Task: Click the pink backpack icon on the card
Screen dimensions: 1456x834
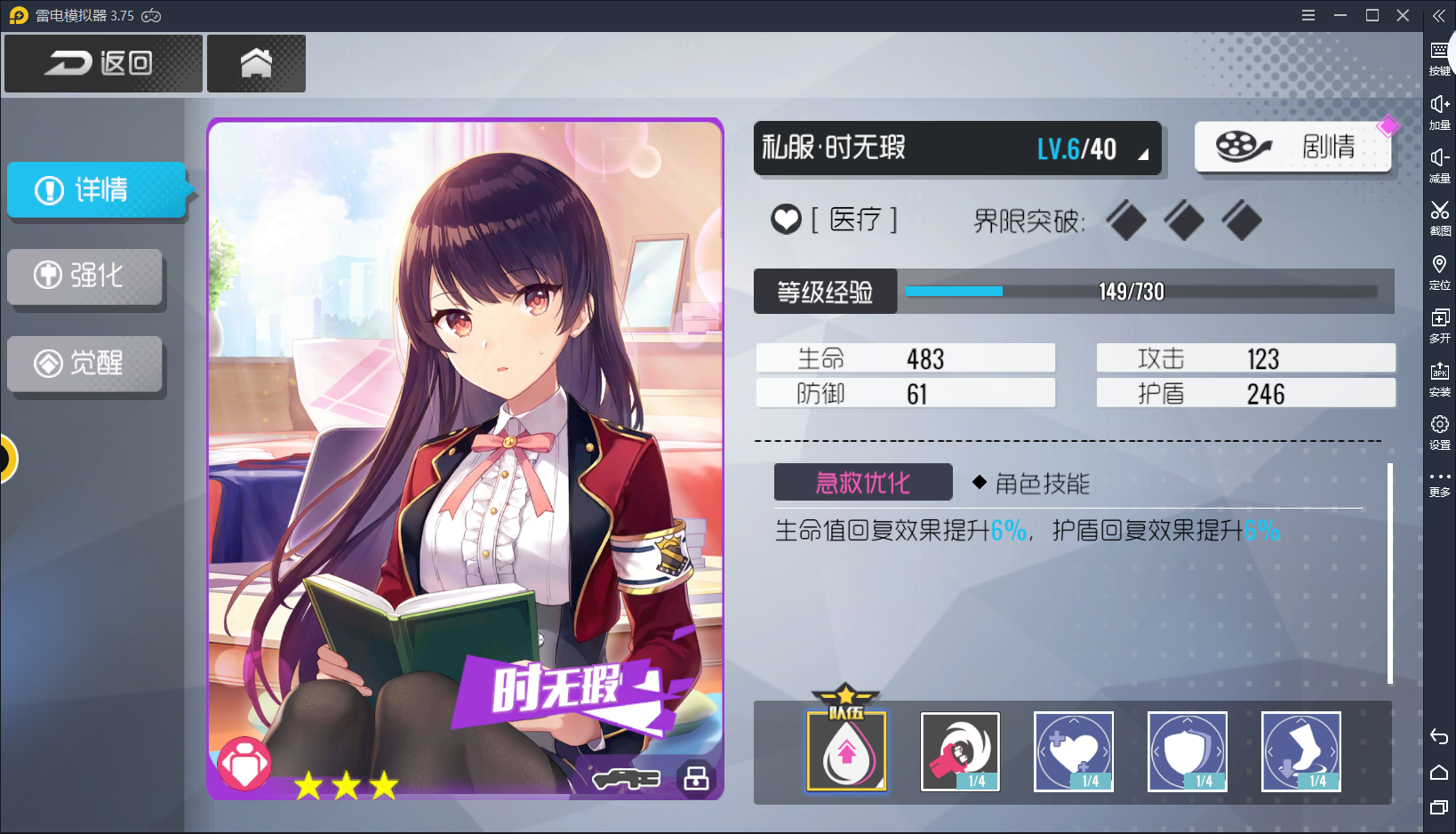Action: (x=245, y=763)
